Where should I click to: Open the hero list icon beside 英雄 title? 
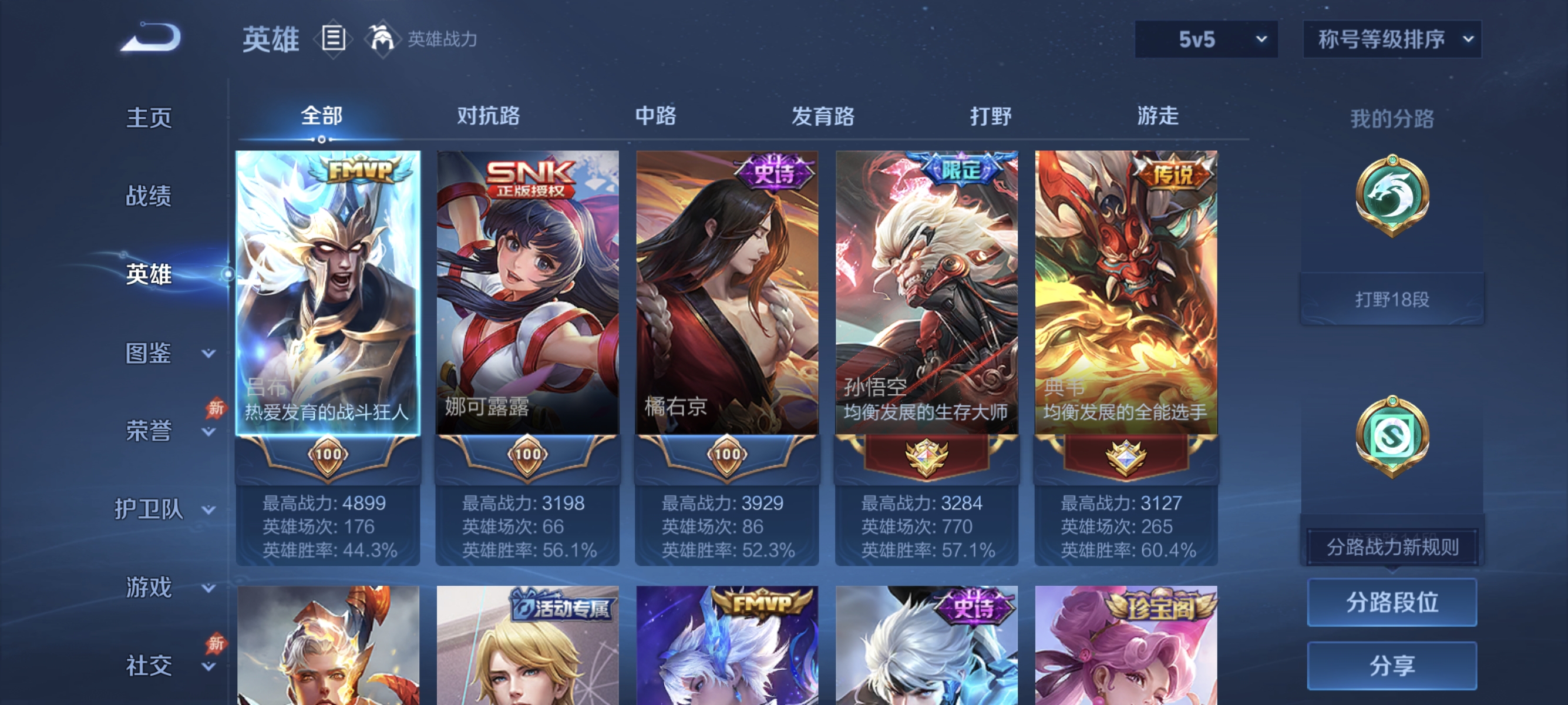coord(332,38)
